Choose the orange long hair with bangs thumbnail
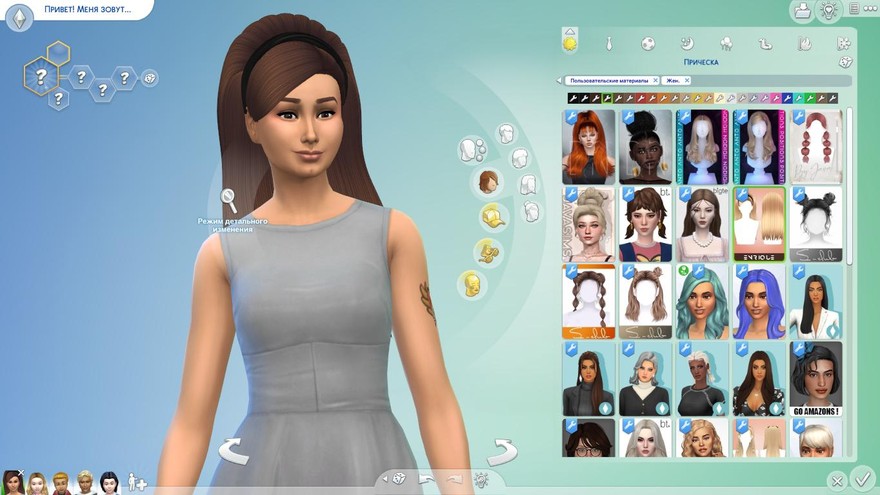This screenshot has height=495, width=880. tap(588, 146)
